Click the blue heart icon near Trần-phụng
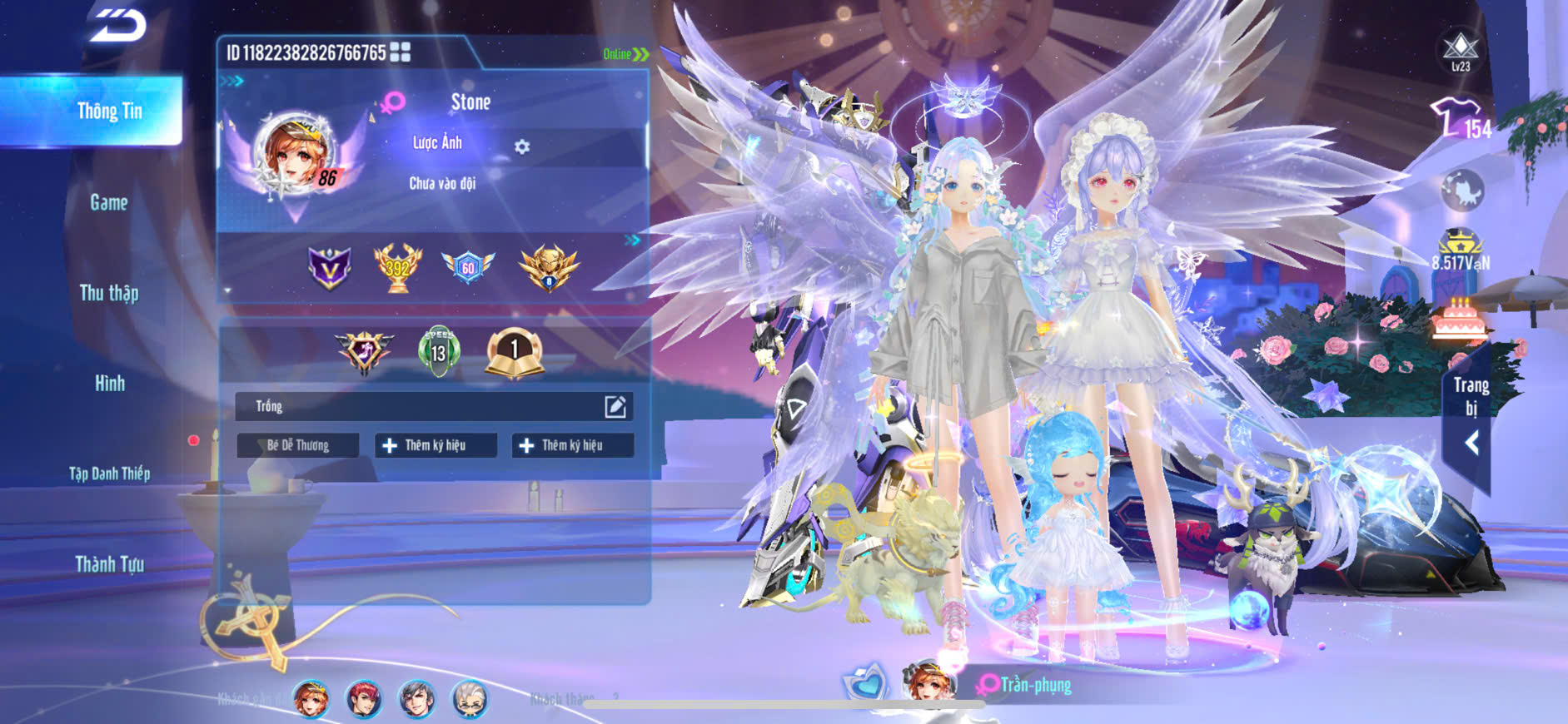This screenshot has height=724, width=1568. 865,683
